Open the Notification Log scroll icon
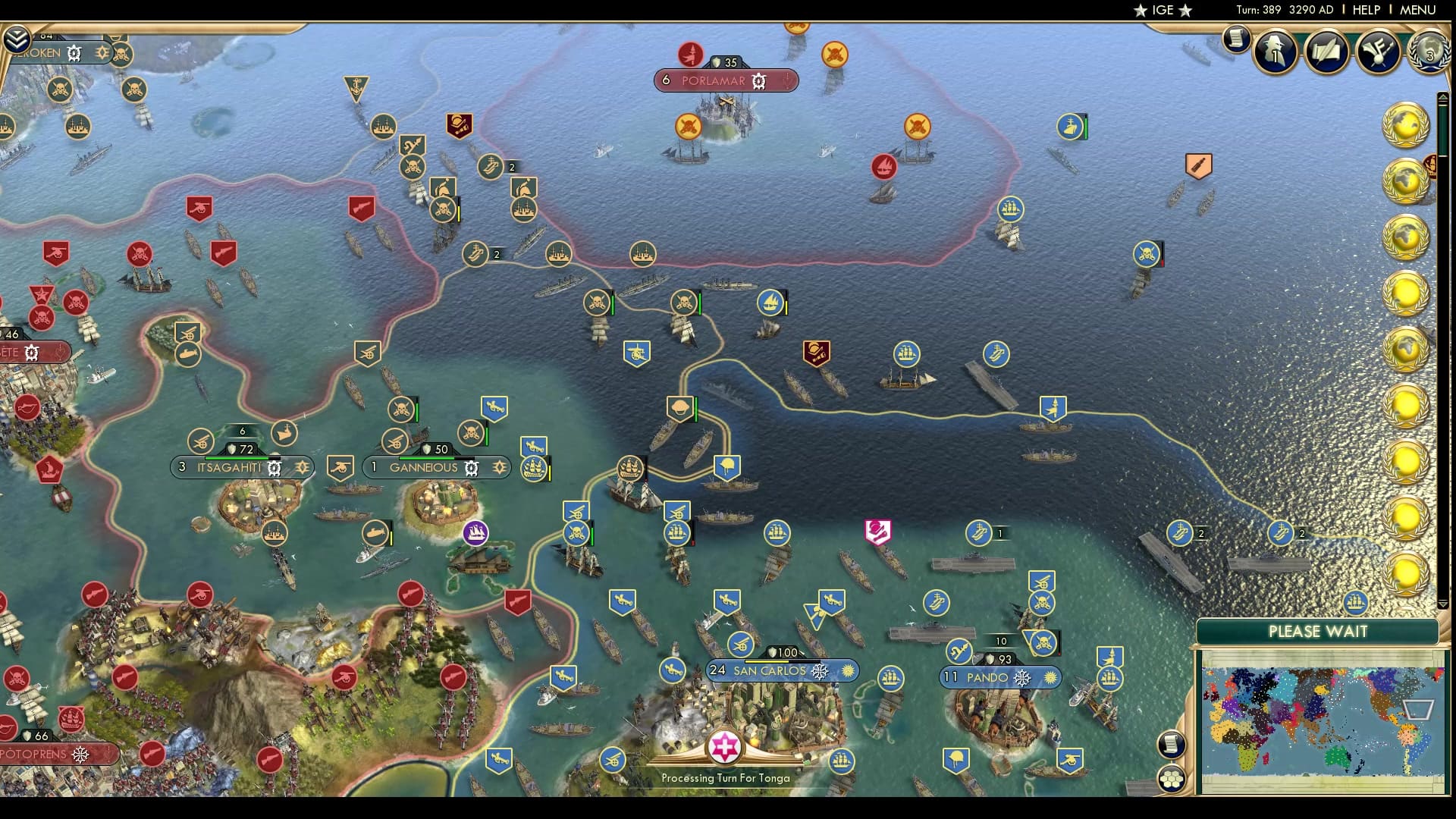The width and height of the screenshot is (1456, 819). click(x=1235, y=39)
